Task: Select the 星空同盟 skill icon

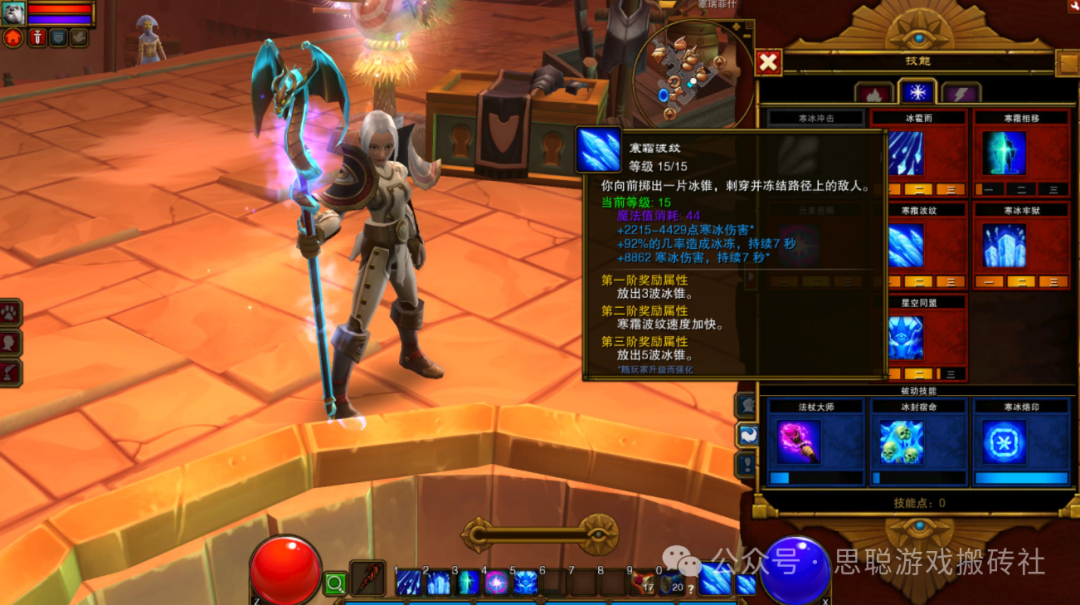Action: coord(906,337)
